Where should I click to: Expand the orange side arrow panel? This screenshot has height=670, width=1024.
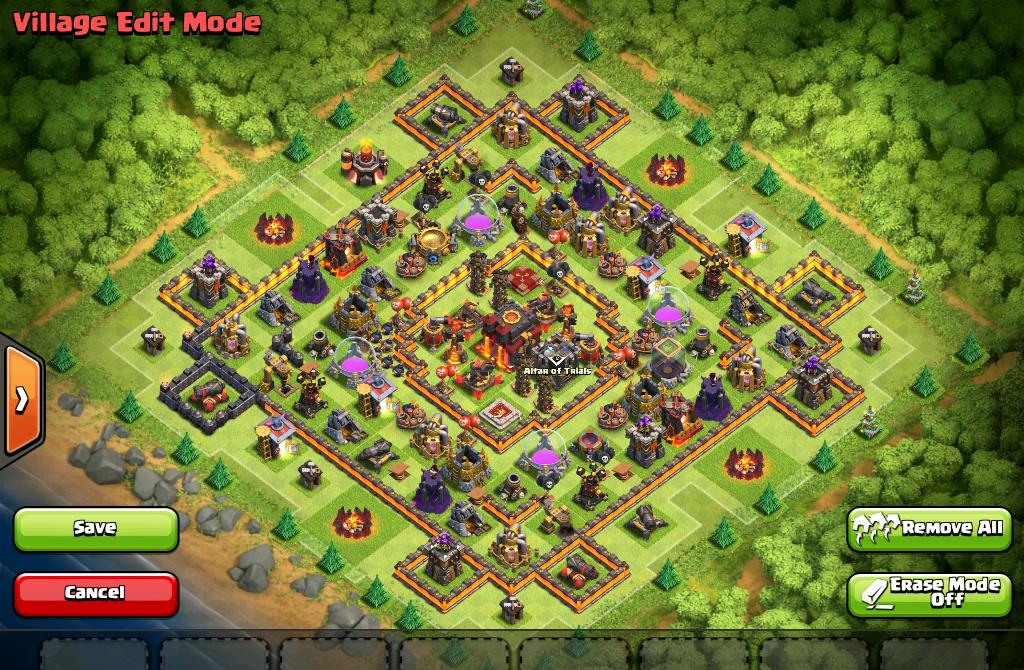tap(22, 399)
